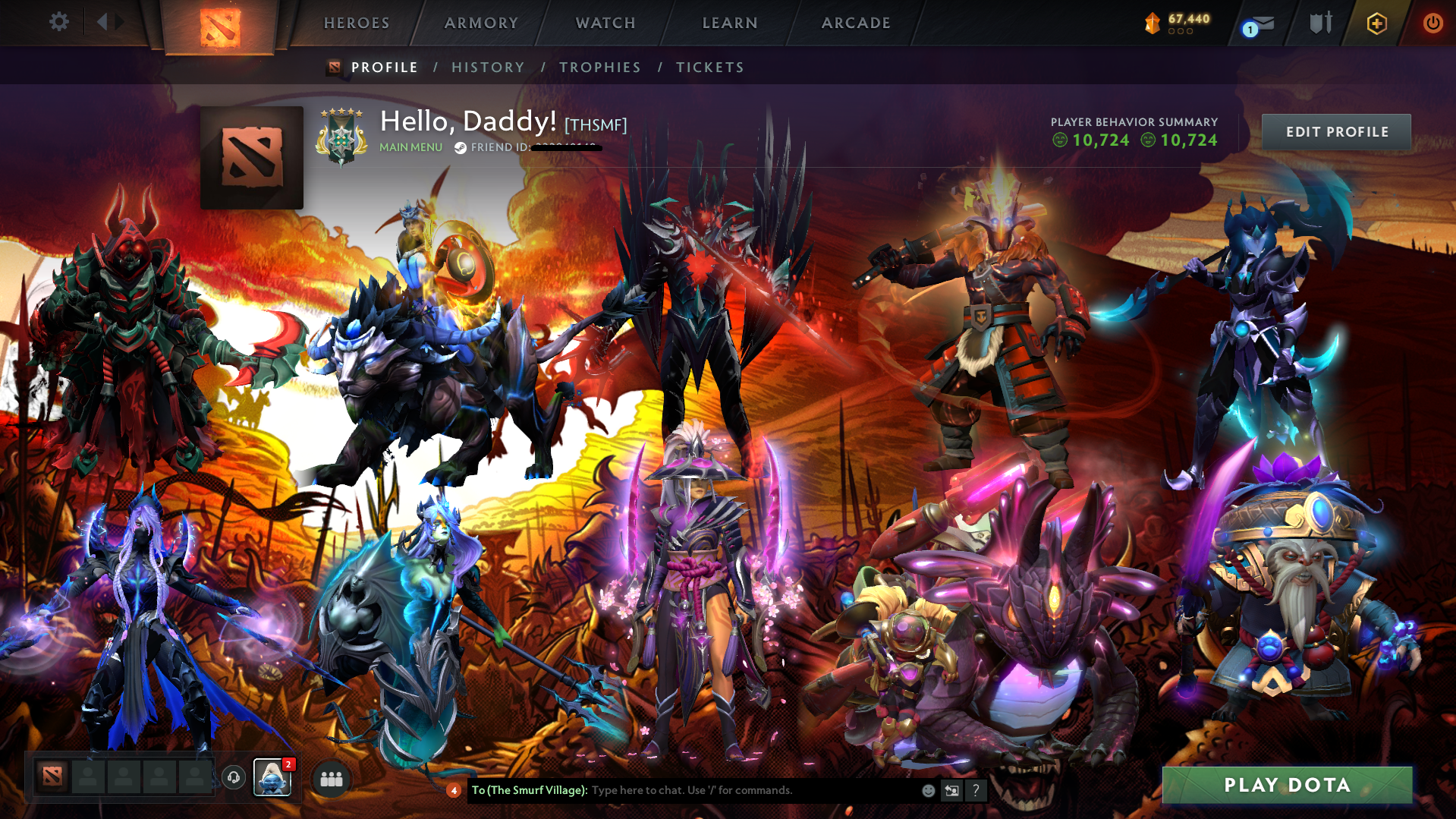Toggle voice chat with the headset icon
Image resolution: width=1456 pixels, height=819 pixels.
coord(234,777)
